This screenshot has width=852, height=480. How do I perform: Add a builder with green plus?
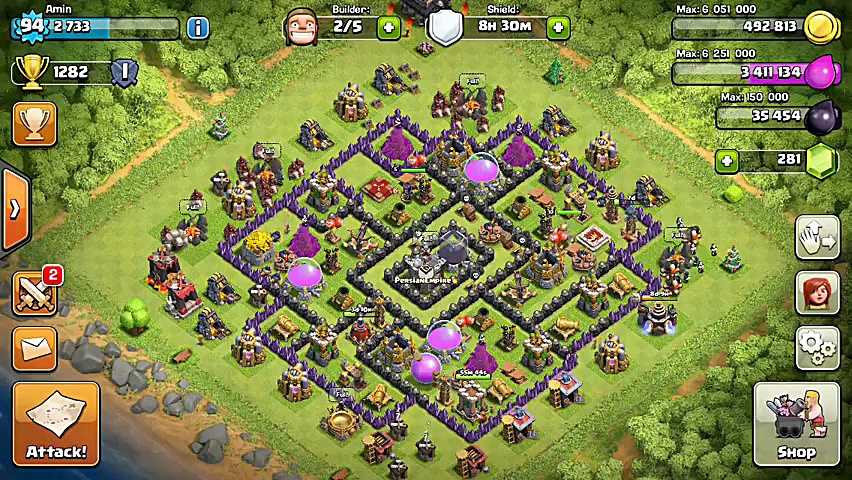[389, 27]
